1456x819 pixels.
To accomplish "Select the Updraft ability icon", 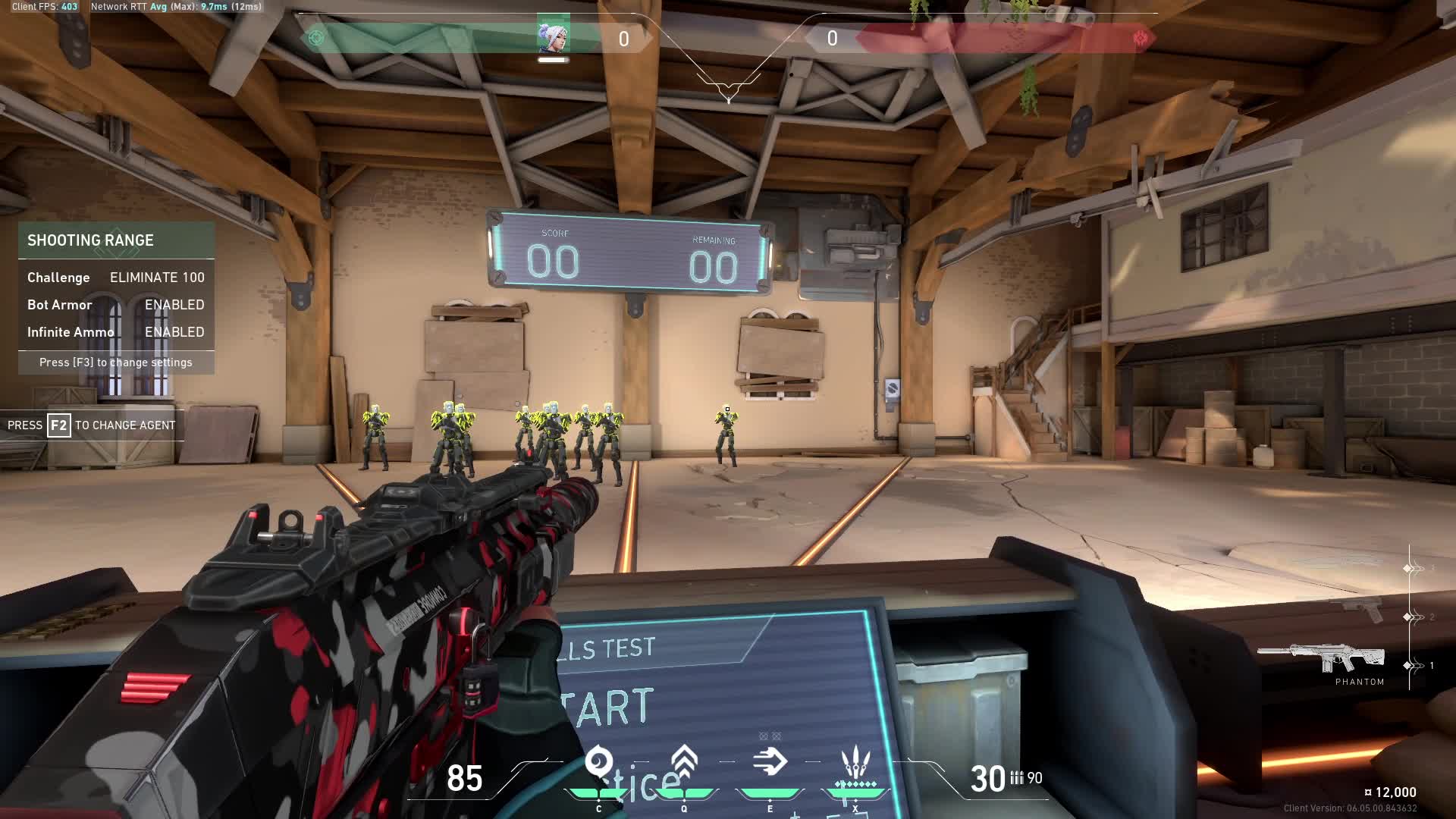I will tap(684, 761).
